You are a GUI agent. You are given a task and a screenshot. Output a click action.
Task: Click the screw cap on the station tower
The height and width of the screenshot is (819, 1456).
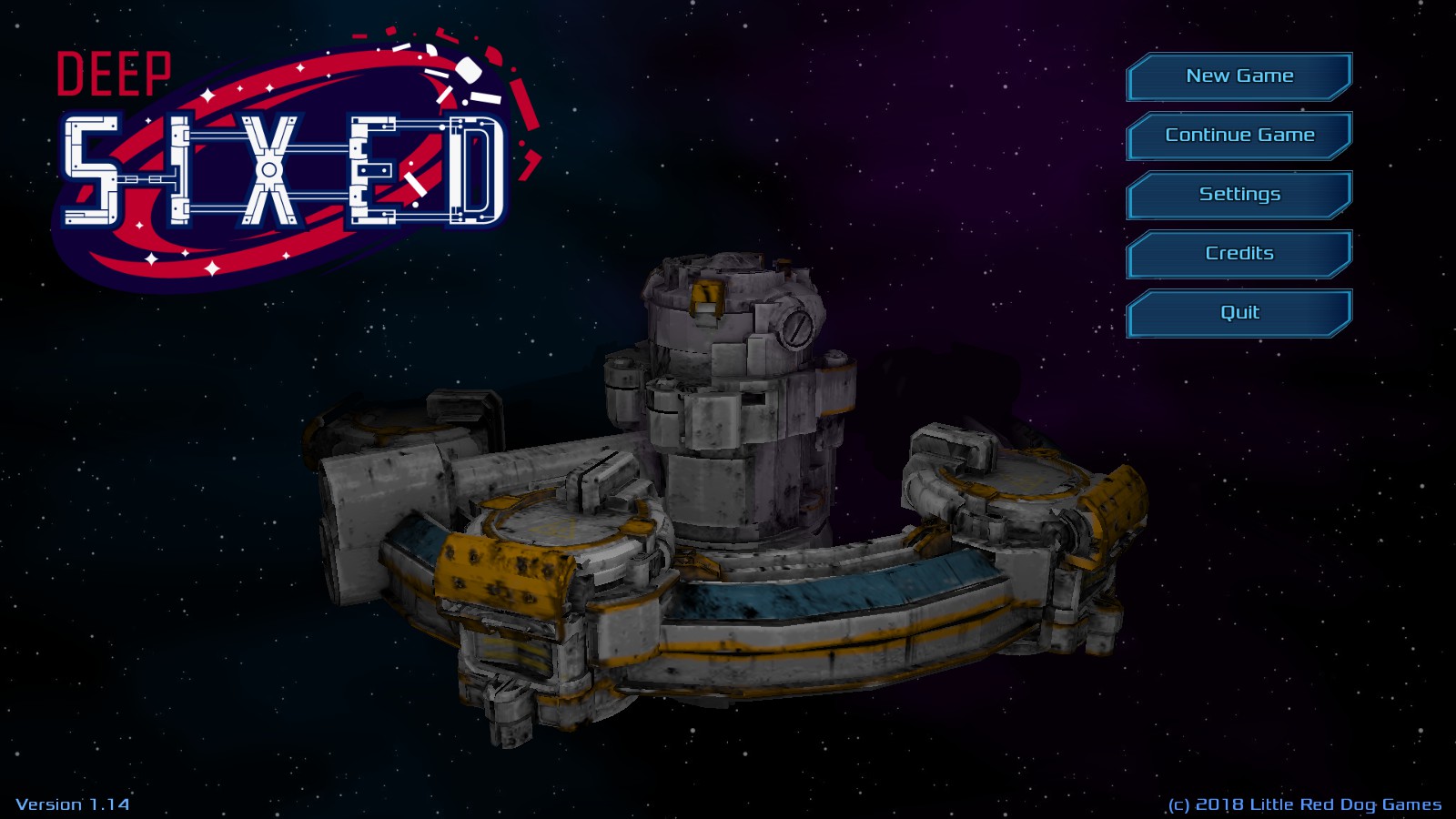(798, 328)
